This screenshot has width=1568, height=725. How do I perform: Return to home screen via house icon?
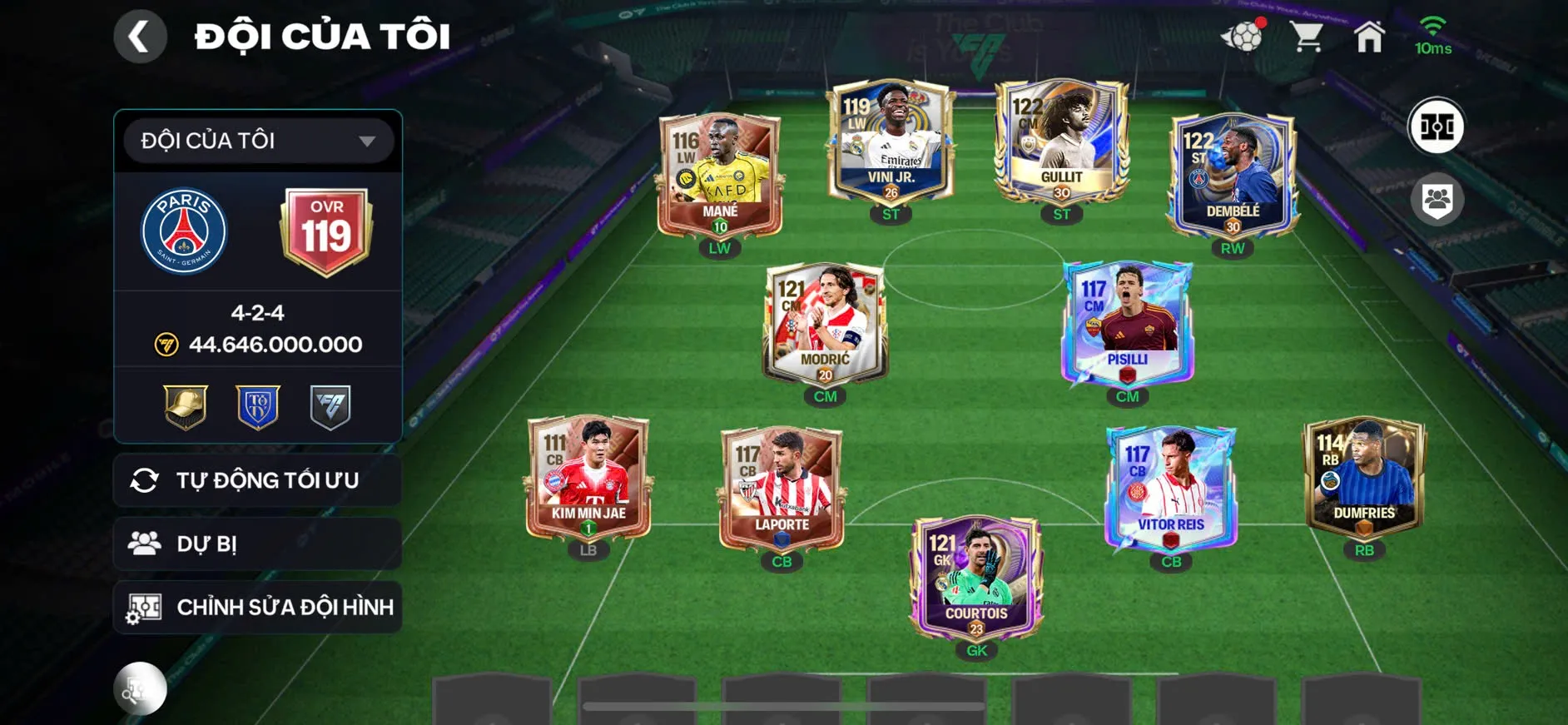[x=1369, y=37]
